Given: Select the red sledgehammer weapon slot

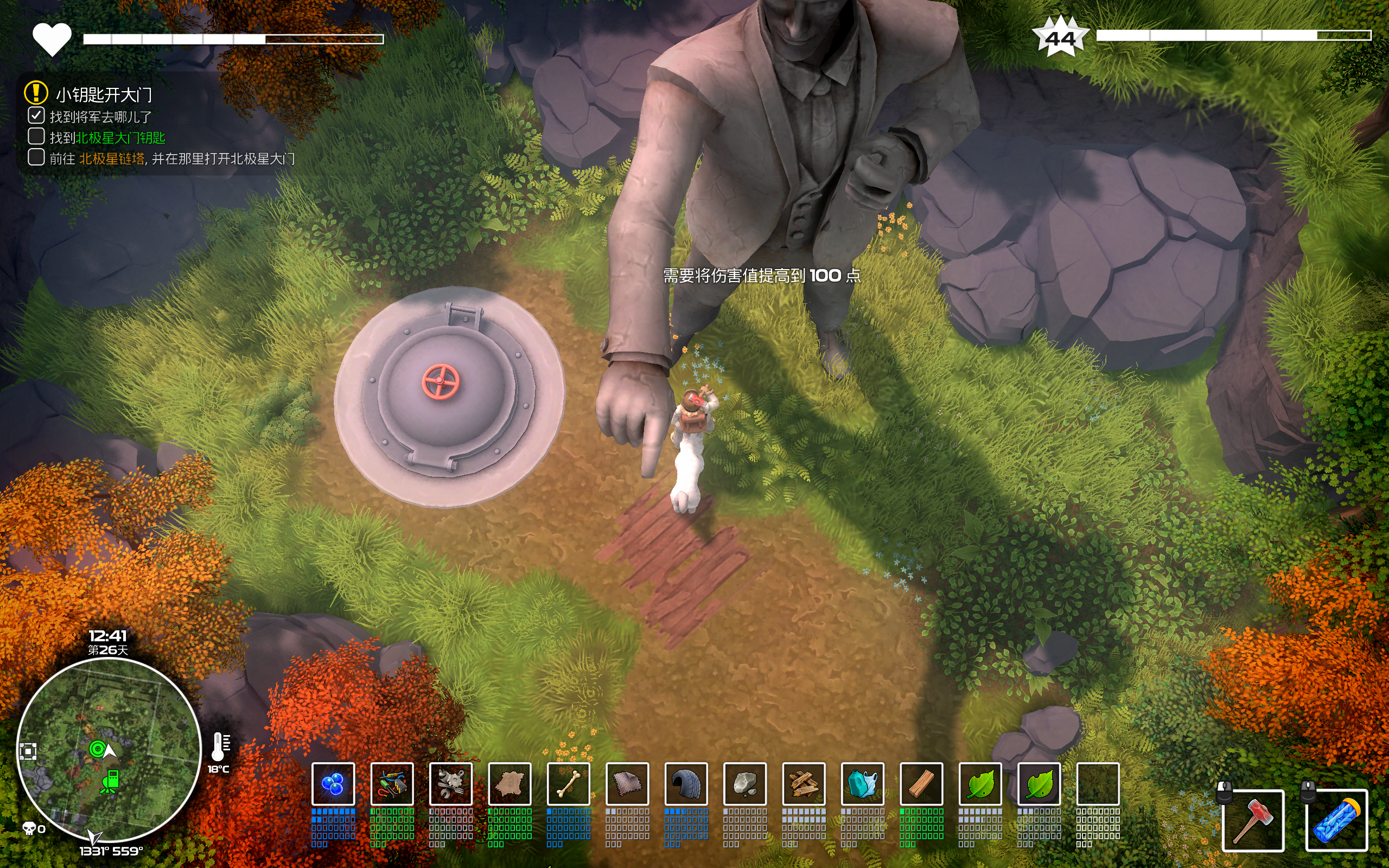Looking at the screenshot, I should click(x=1253, y=820).
